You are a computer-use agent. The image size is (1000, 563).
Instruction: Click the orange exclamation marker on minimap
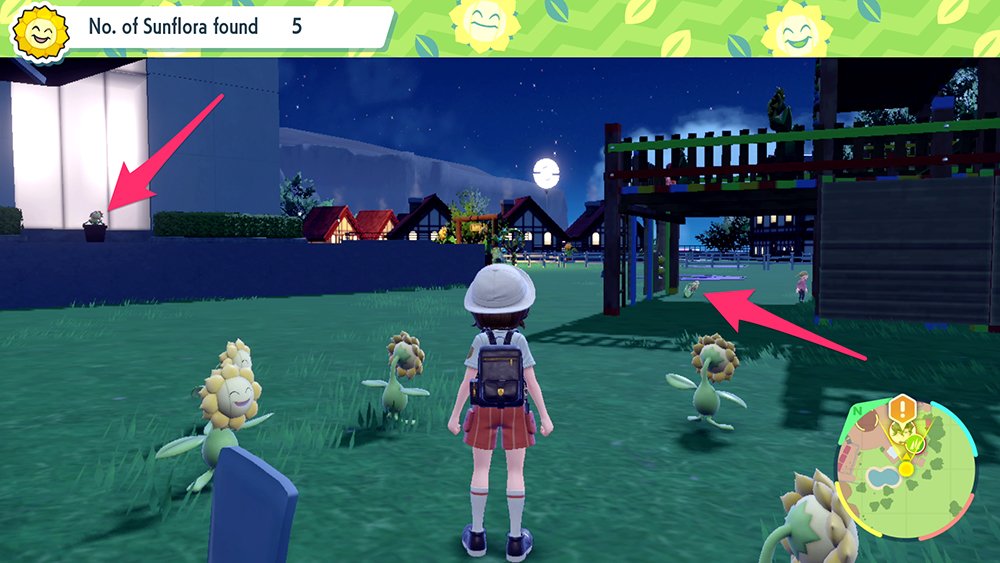(x=904, y=408)
